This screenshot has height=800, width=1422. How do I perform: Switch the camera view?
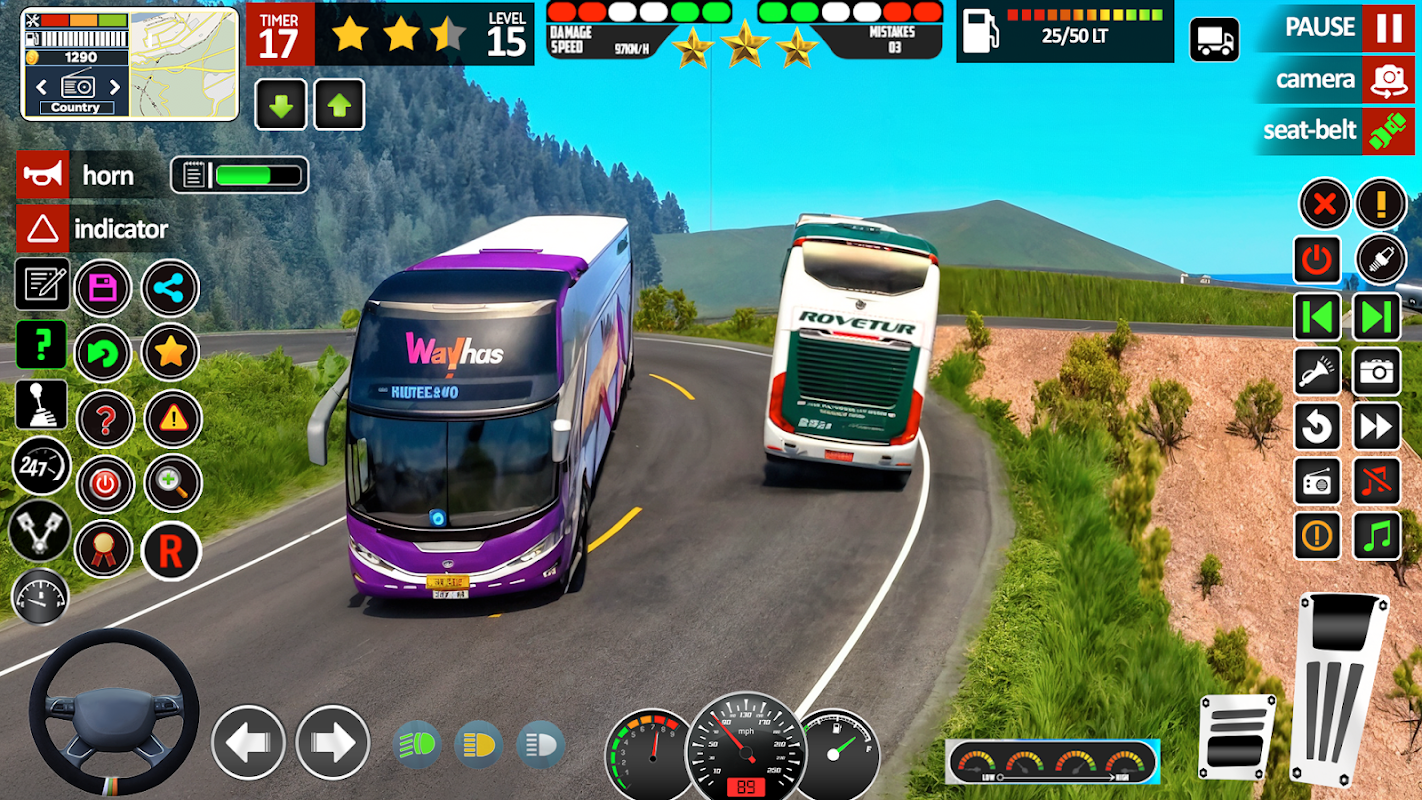[x=1388, y=80]
